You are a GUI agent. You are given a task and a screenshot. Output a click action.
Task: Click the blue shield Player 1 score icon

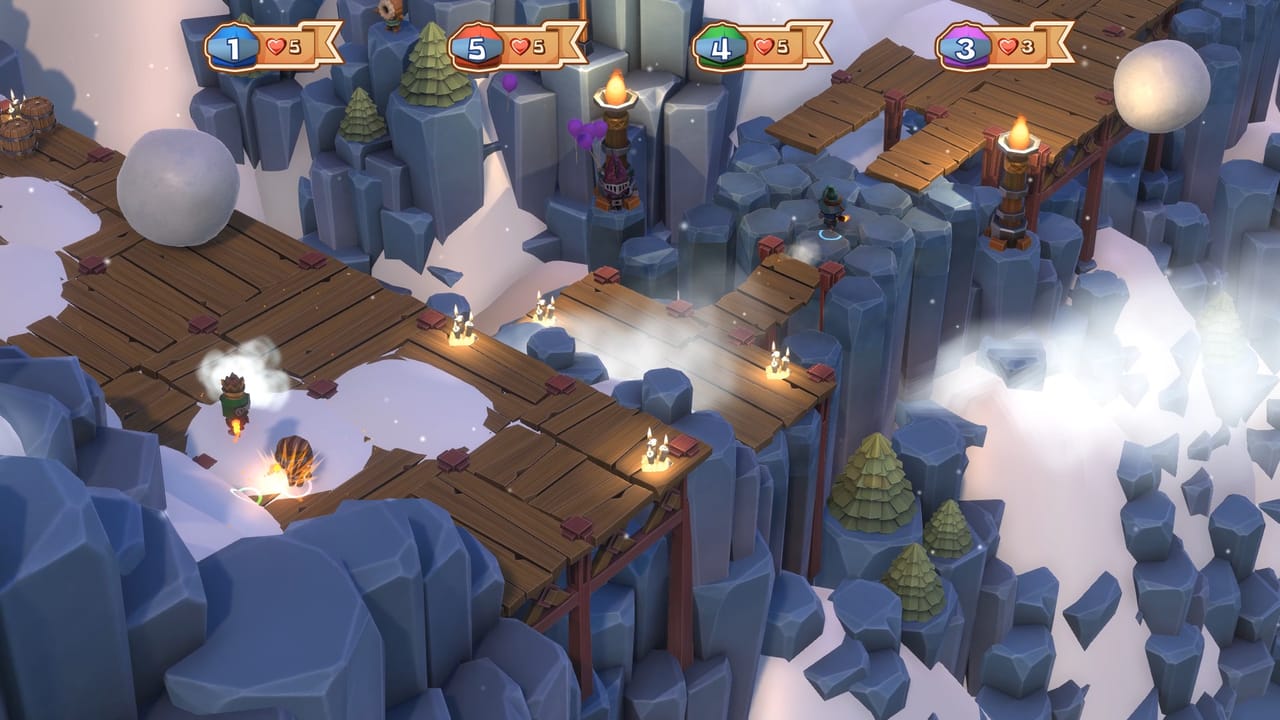[233, 44]
